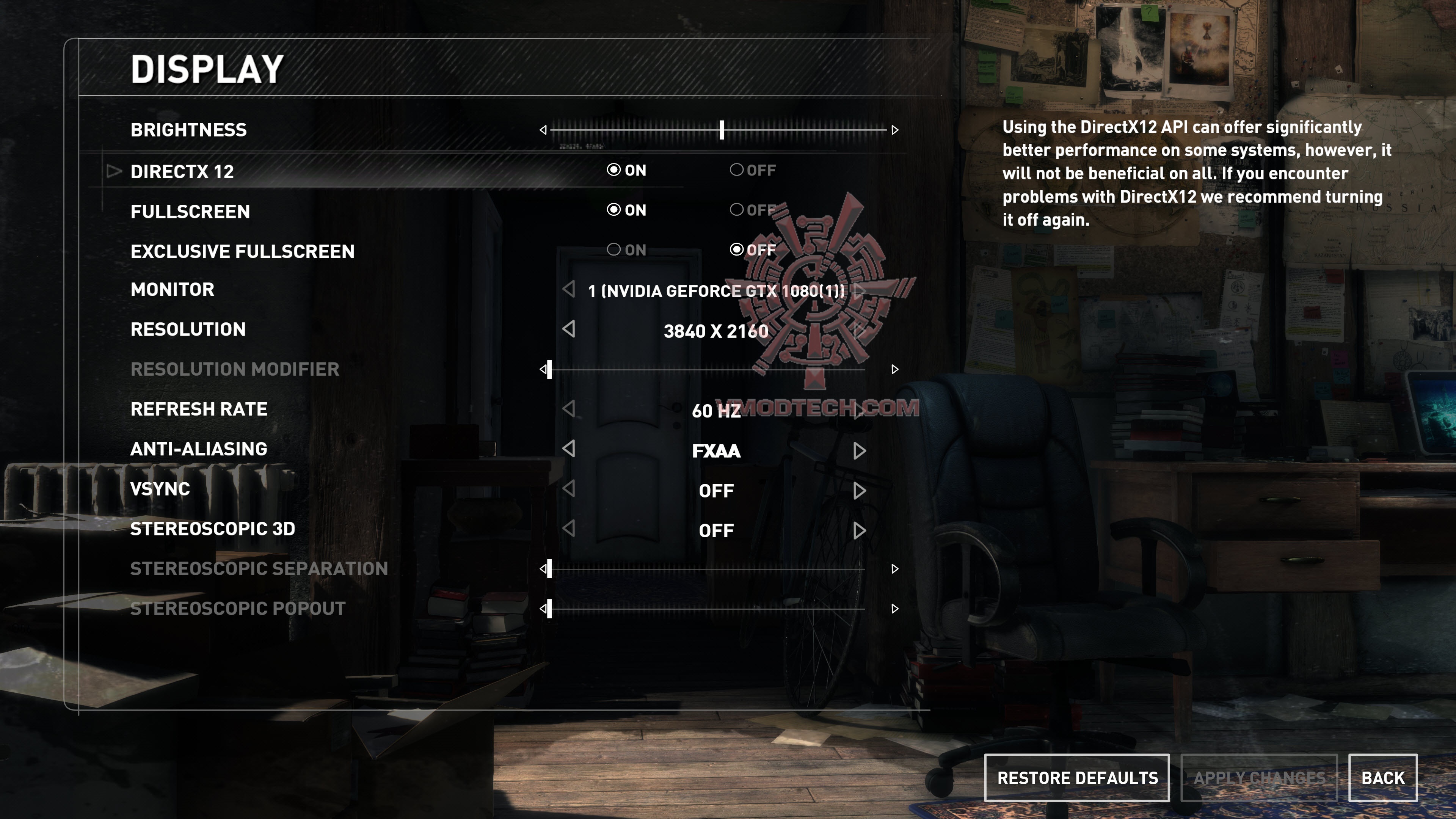
Task: Cycle anti-aliasing forward from FXAA
Action: pyautogui.click(x=859, y=451)
